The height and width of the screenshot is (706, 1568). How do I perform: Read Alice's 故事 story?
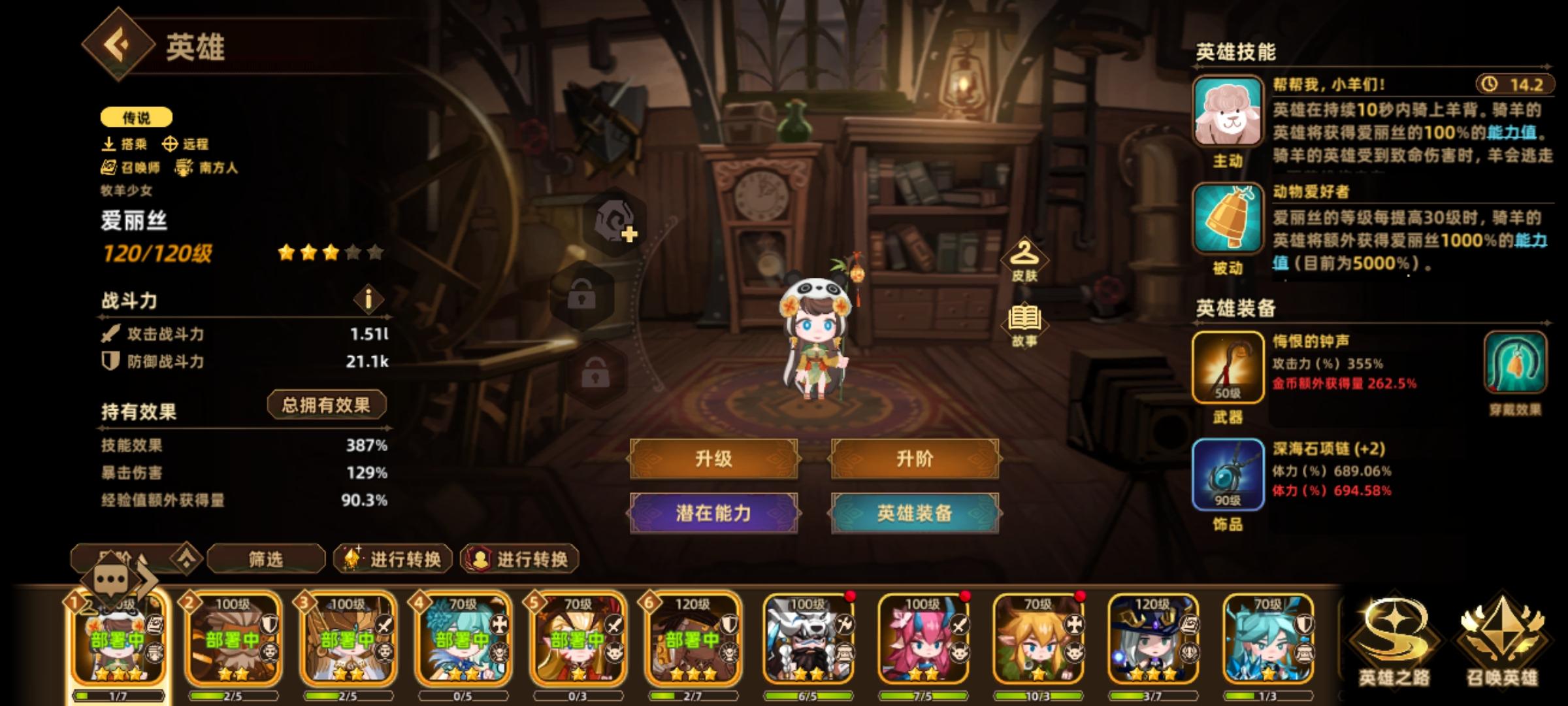click(1026, 319)
